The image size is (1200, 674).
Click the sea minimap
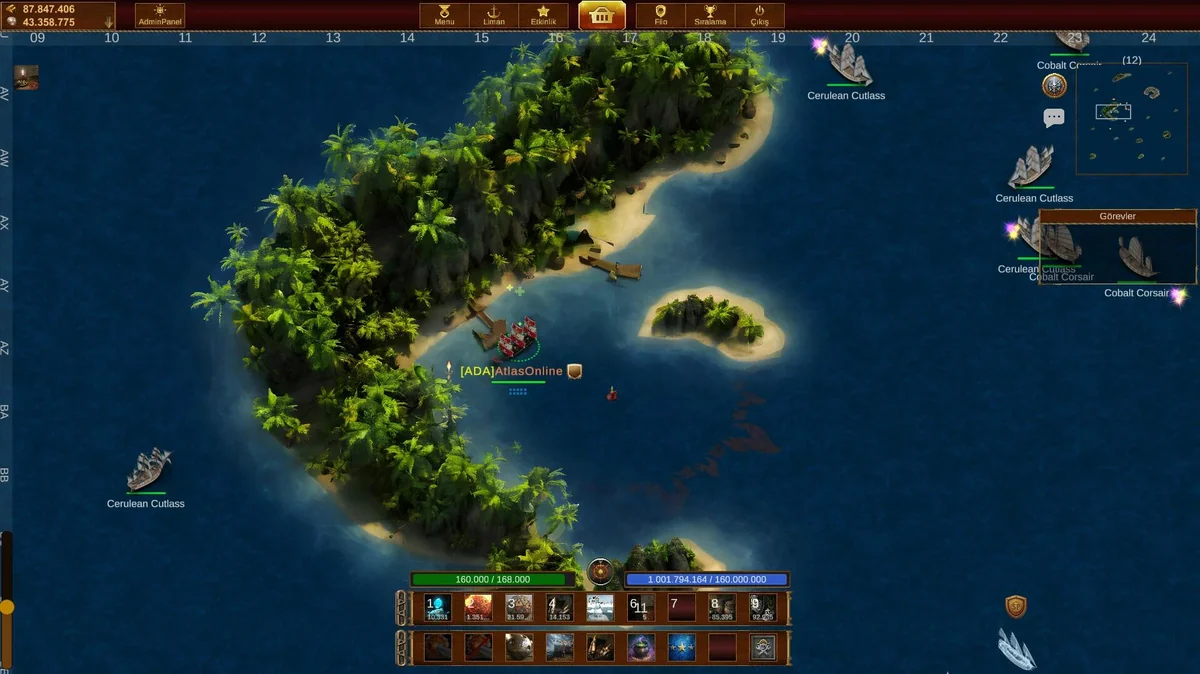pyautogui.click(x=1130, y=119)
